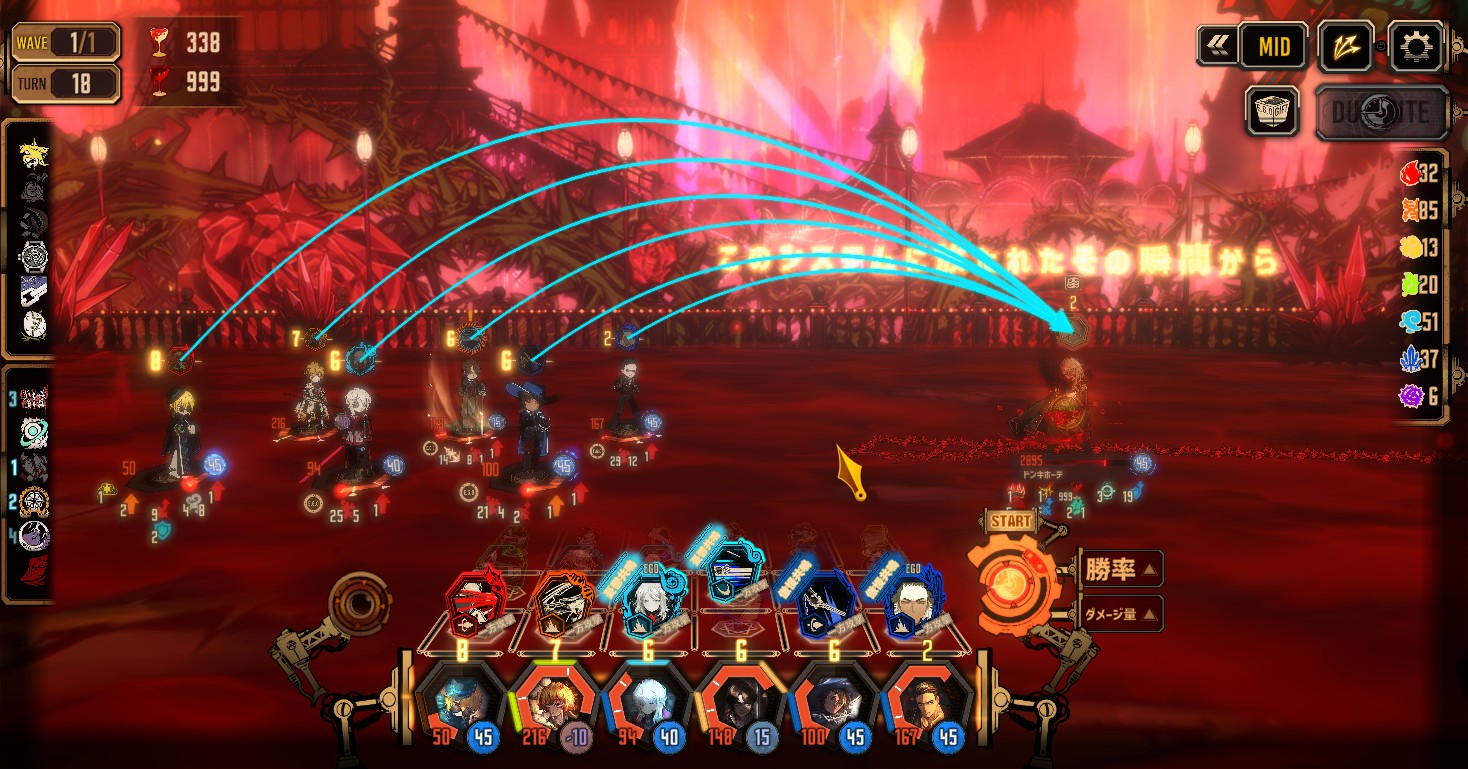
Task: Select the 勝率 win rate auto-select option
Action: click(1120, 569)
